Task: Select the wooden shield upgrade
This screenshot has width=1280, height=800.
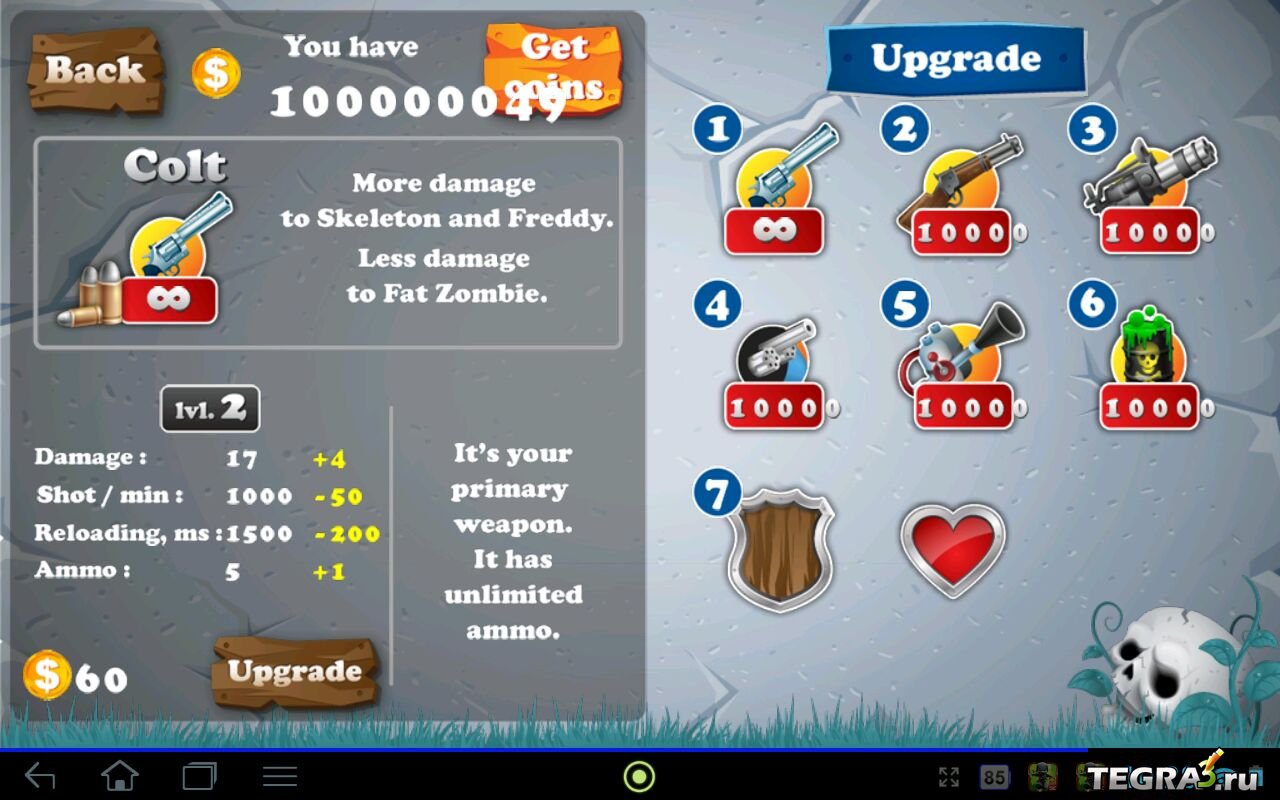Action: (x=779, y=546)
